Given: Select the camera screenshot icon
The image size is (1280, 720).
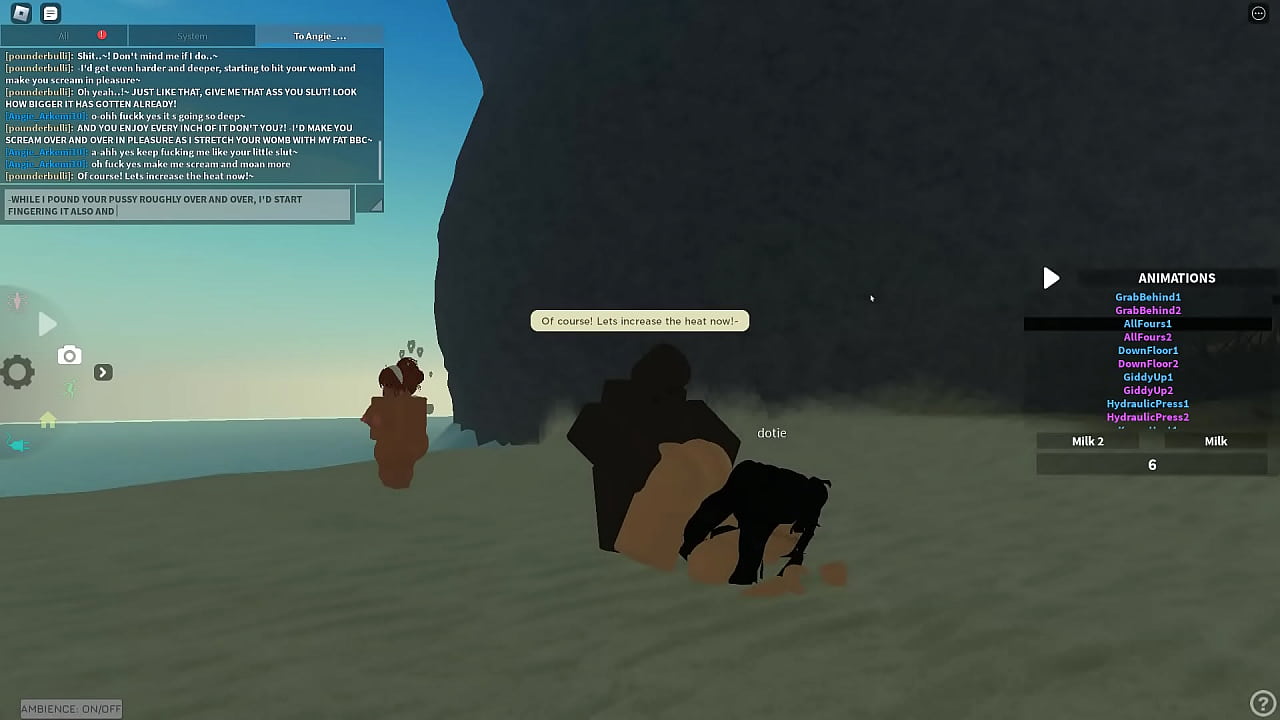Looking at the screenshot, I should (69, 355).
